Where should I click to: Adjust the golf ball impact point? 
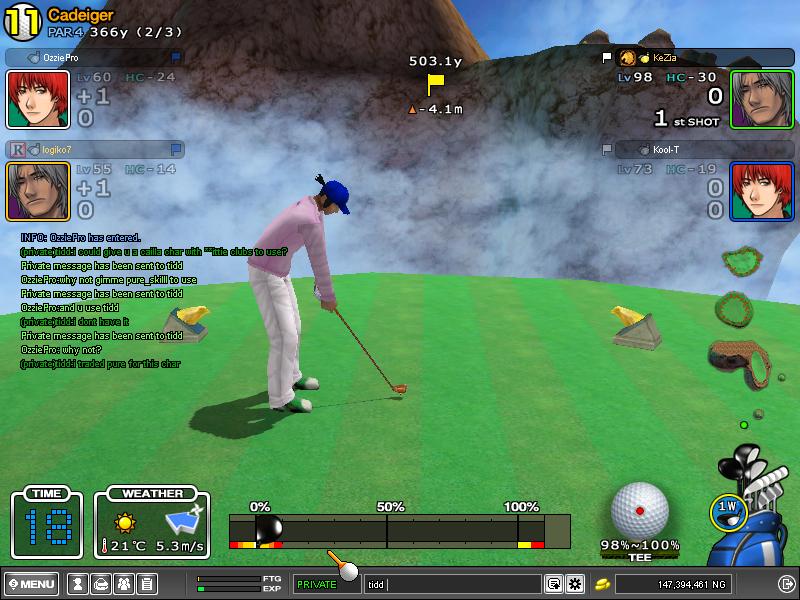[x=639, y=510]
